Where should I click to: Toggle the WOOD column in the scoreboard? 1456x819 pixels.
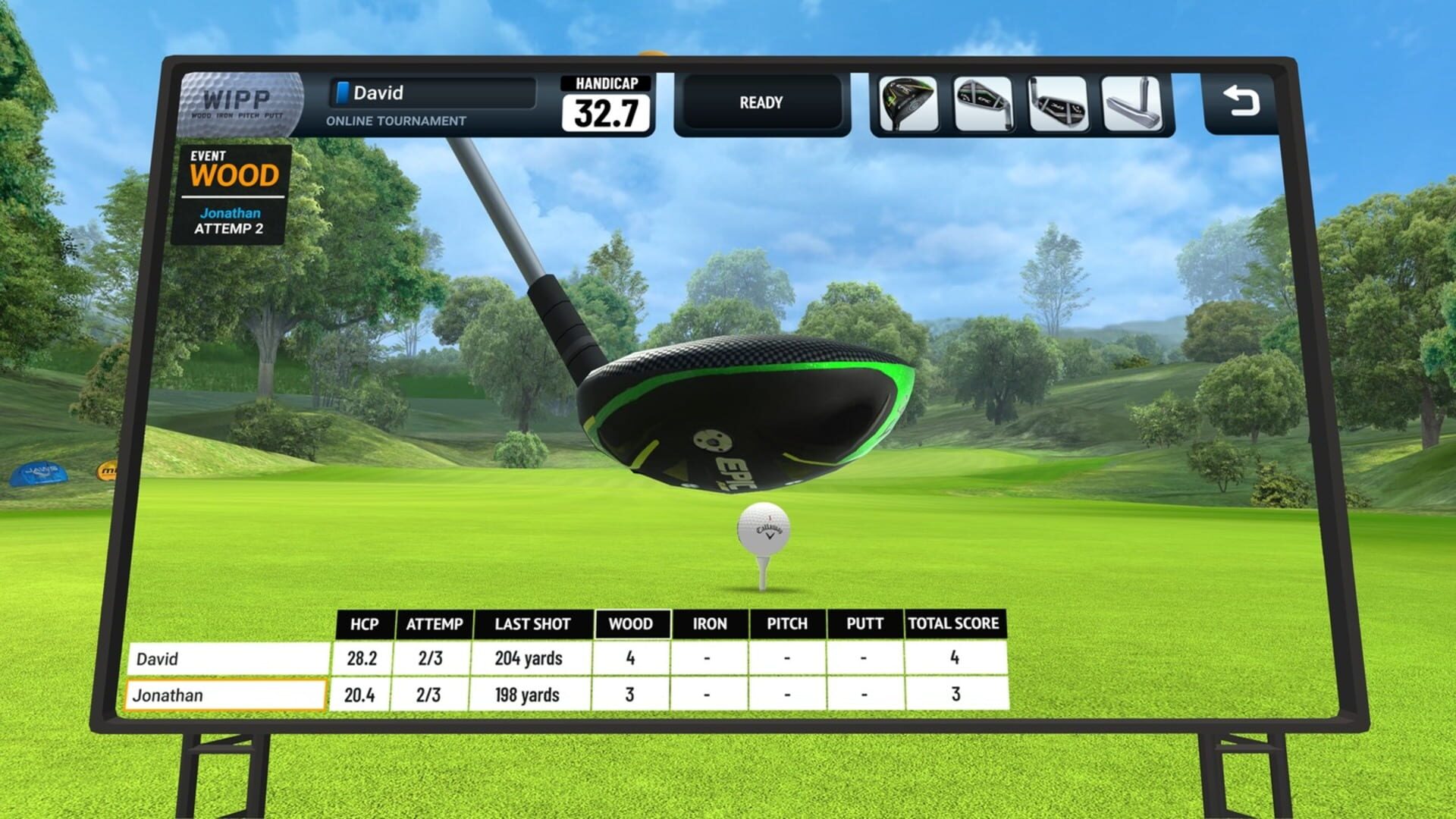[633, 623]
